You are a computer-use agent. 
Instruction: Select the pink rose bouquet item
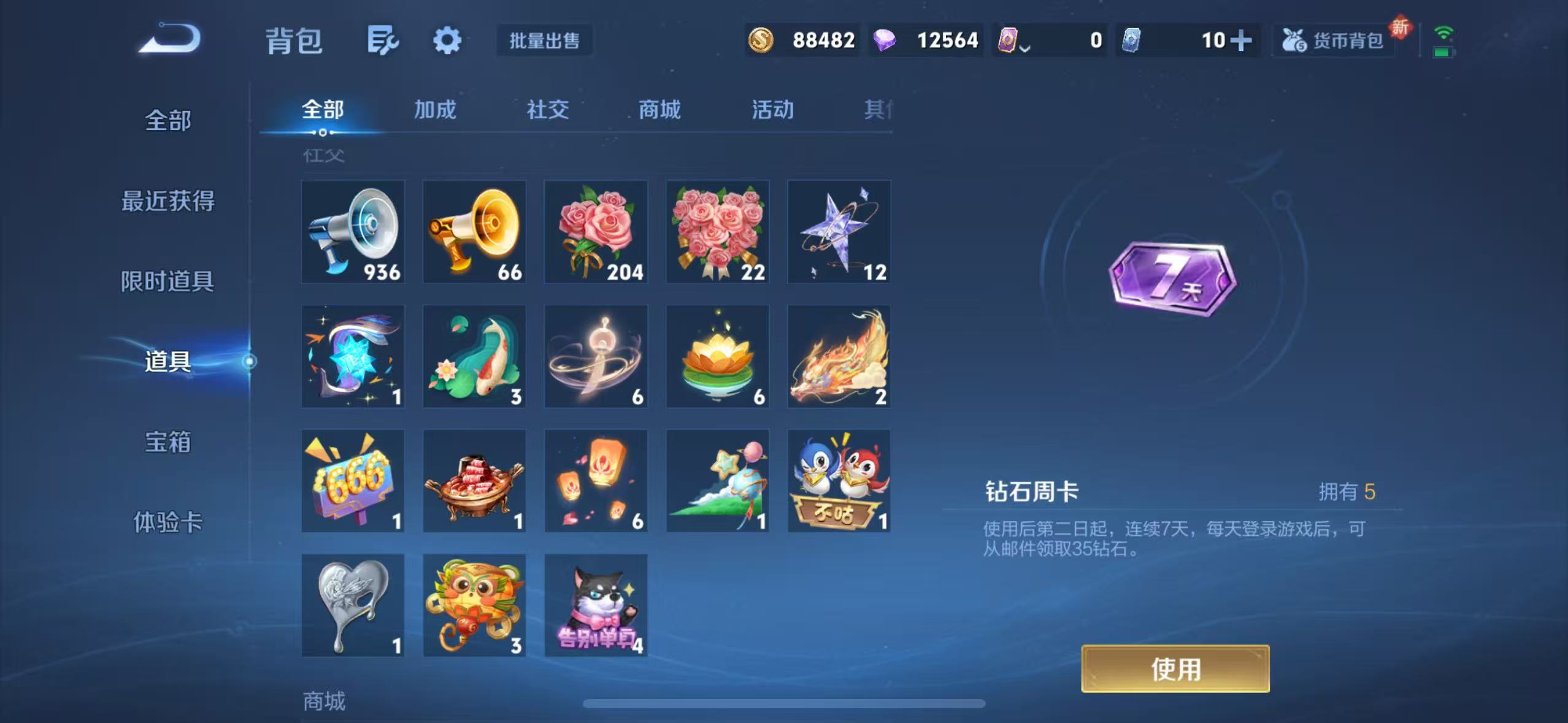point(595,232)
